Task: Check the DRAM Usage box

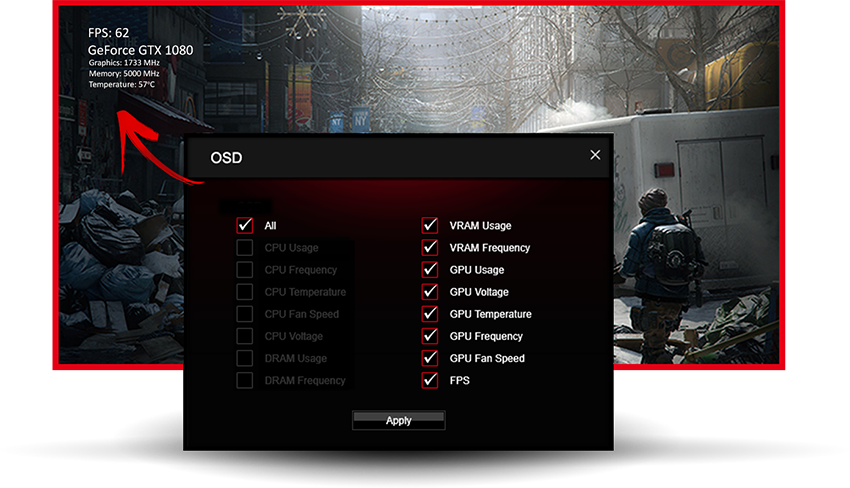Action: click(x=245, y=358)
